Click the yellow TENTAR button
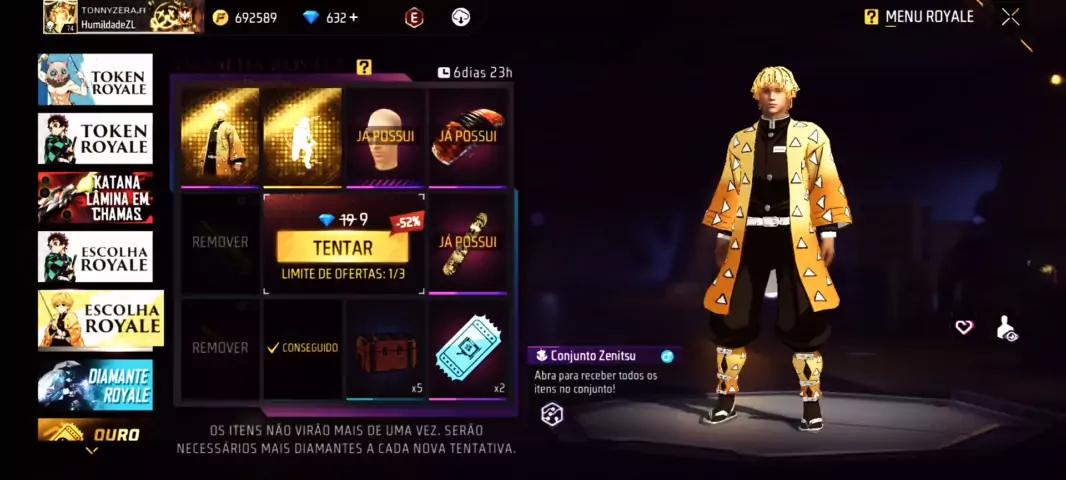This screenshot has width=1066, height=480. coord(342,247)
